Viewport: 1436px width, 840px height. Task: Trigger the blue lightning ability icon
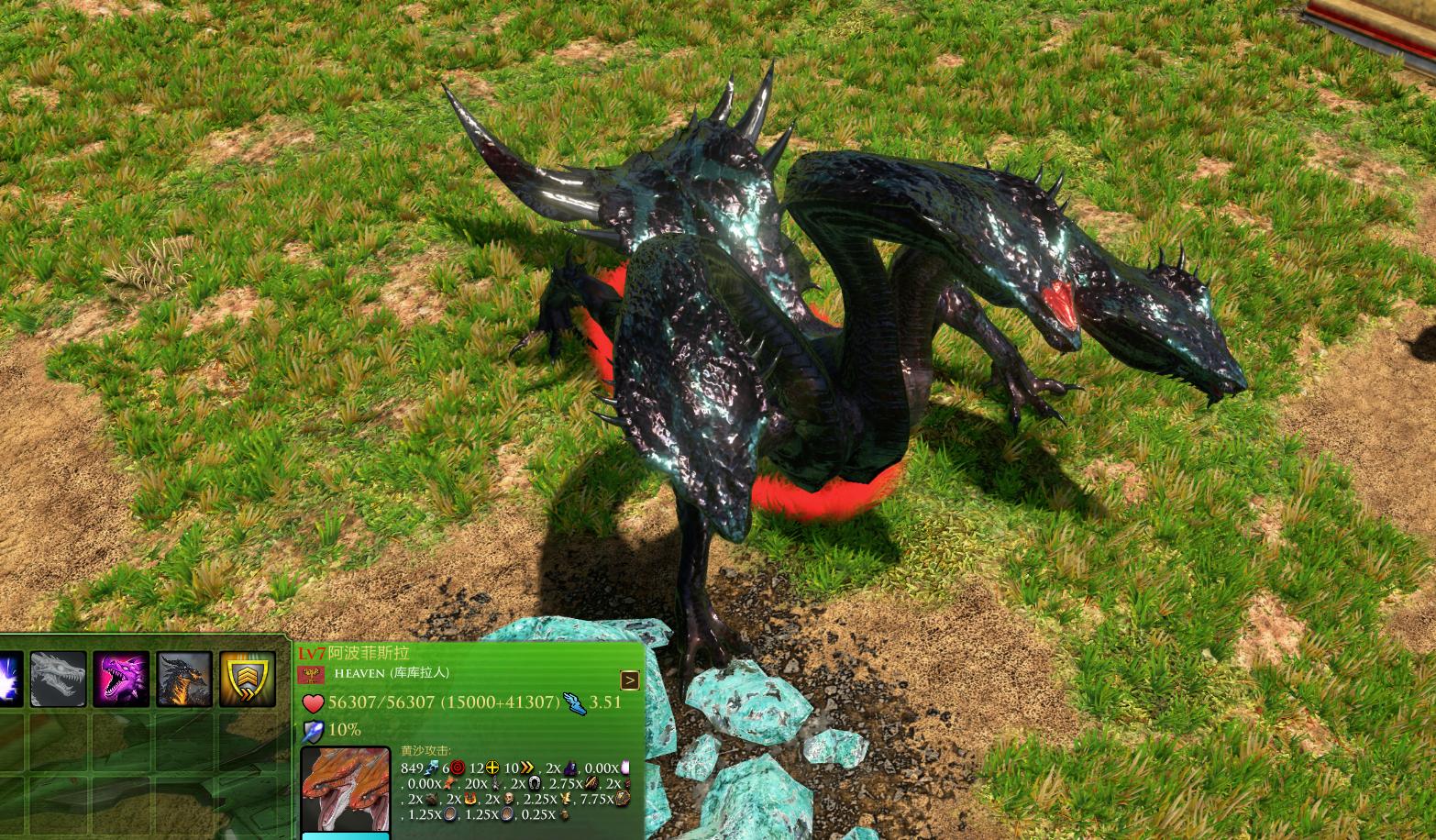click(10, 680)
